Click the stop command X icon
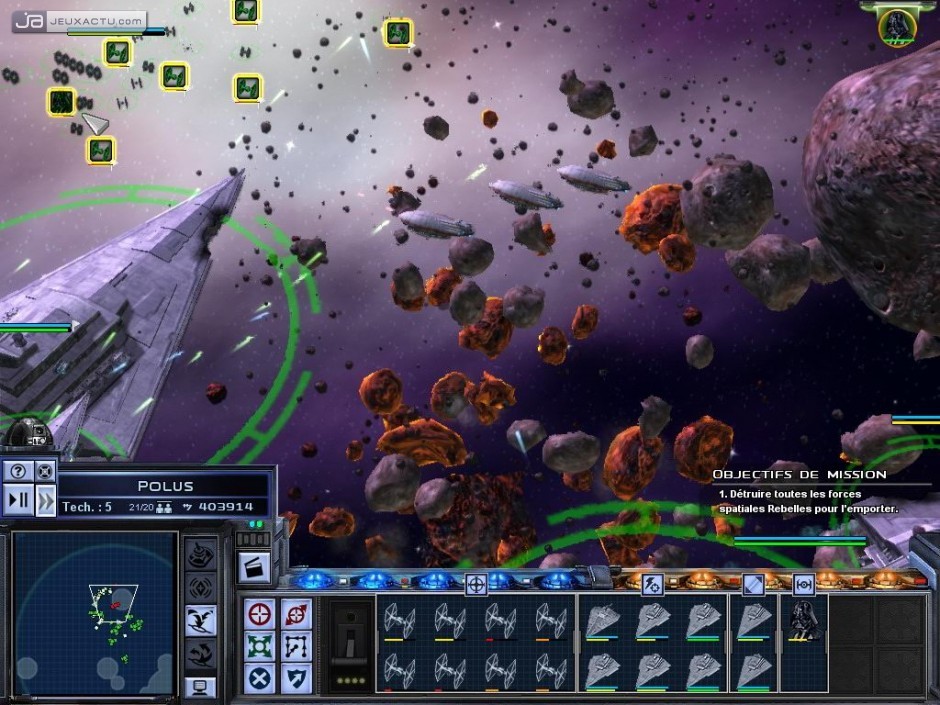The width and height of the screenshot is (940, 705). tap(261, 678)
